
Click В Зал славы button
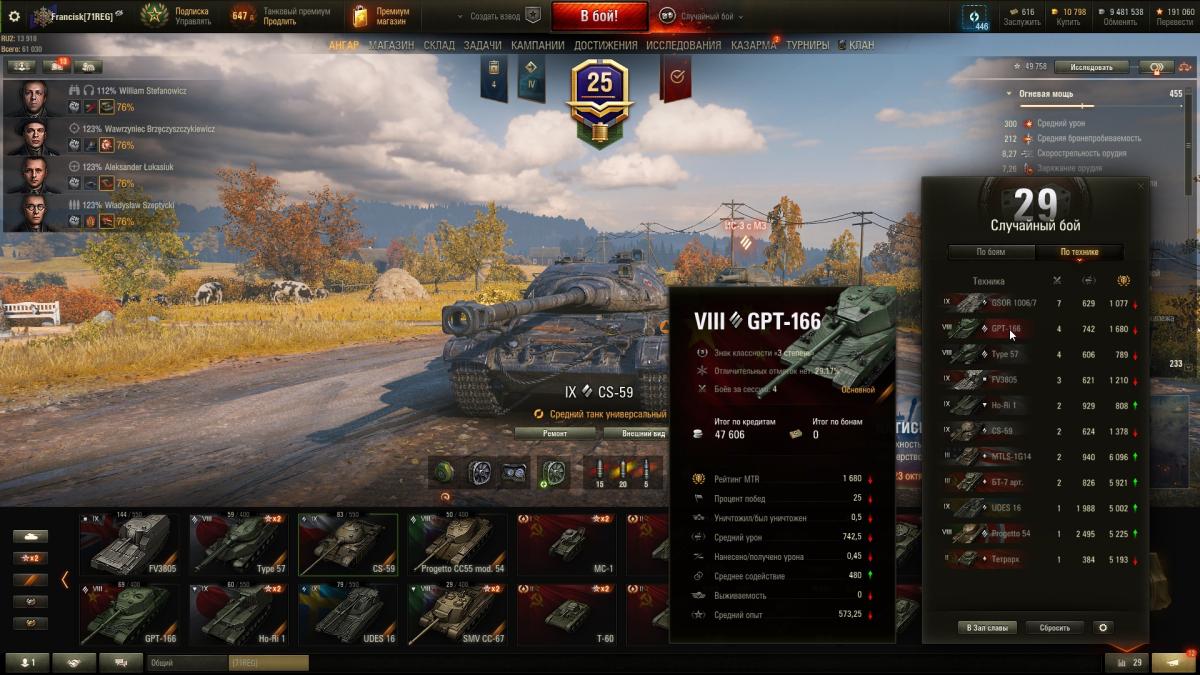pyautogui.click(x=988, y=628)
